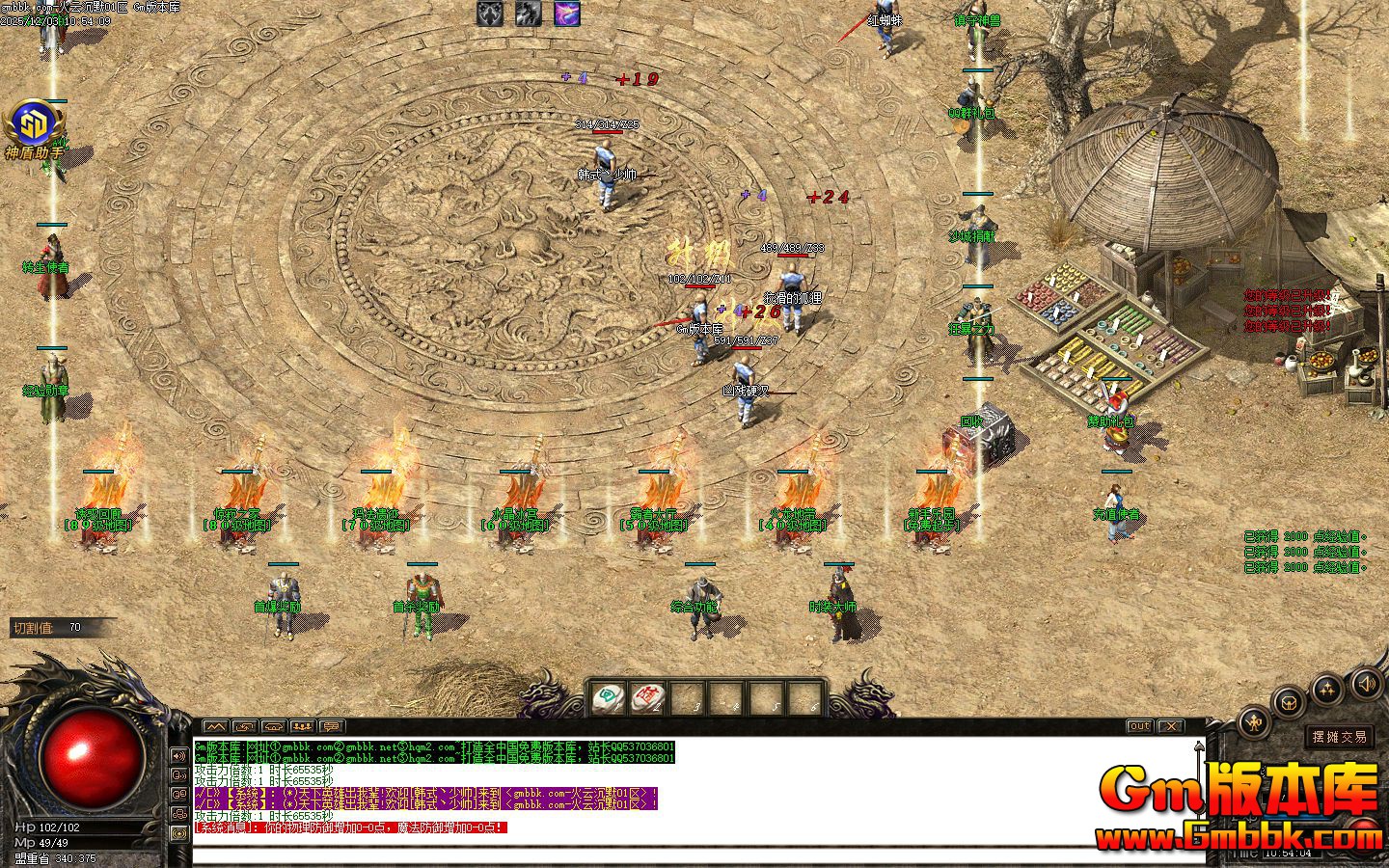Open the 摆摊交易 stall trade button
Image resolution: width=1389 pixels, height=868 pixels.
coord(1339,737)
